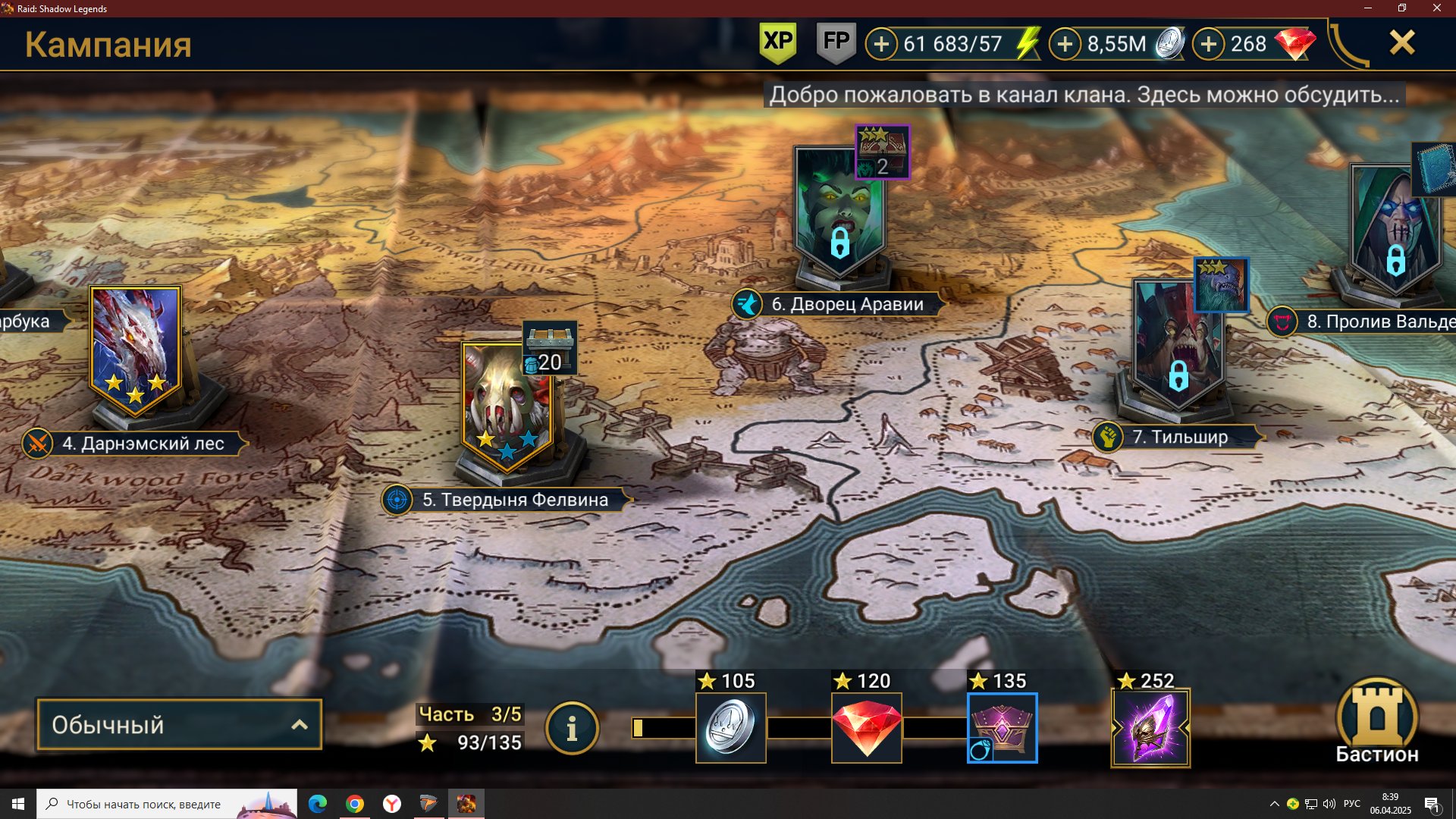Viewport: 1456px width, 819px height.
Task: Buy gems with the plus button
Action: tap(1209, 44)
